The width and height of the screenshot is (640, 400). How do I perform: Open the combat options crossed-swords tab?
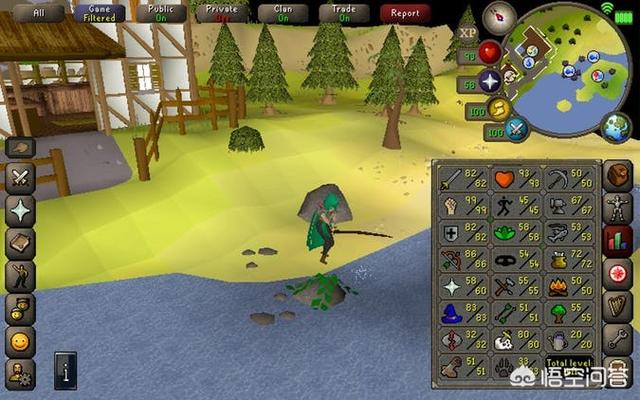(x=20, y=179)
